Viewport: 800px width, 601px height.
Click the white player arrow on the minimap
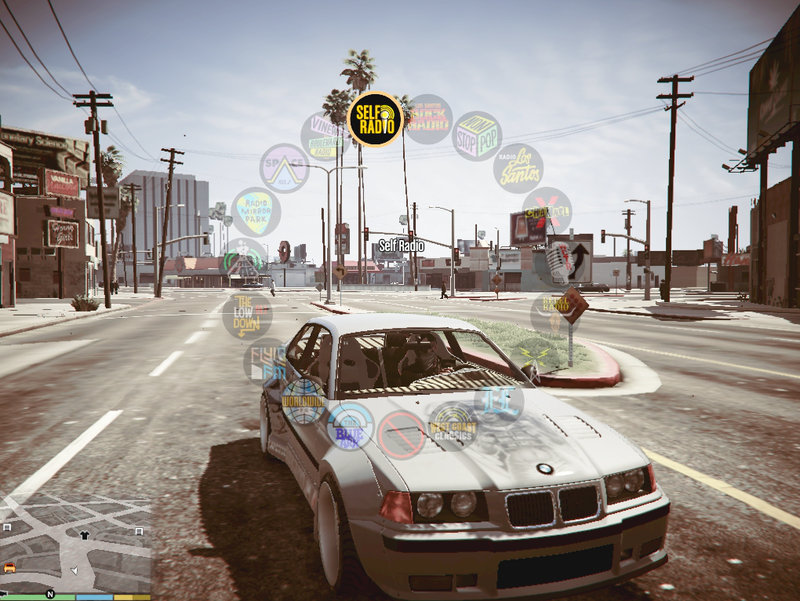(74, 570)
